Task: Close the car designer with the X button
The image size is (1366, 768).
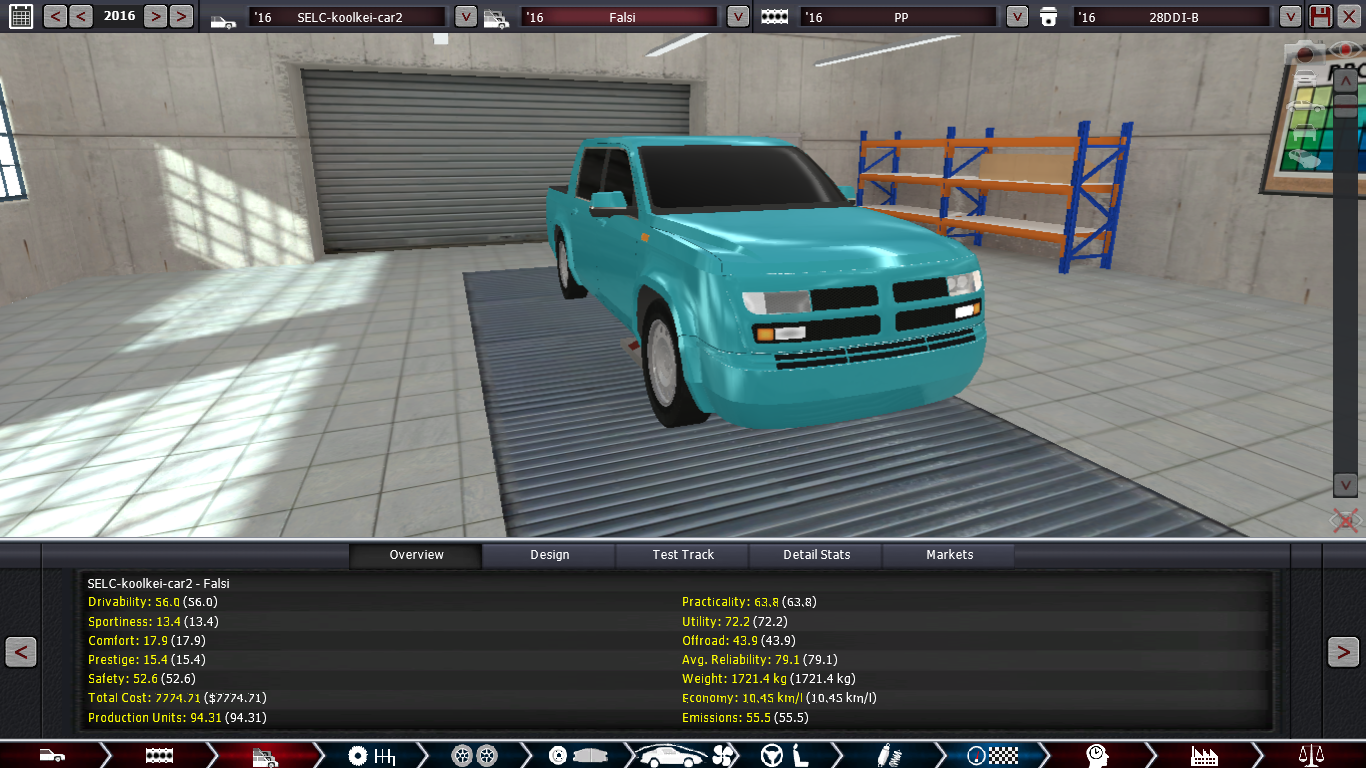Action: [1349, 16]
